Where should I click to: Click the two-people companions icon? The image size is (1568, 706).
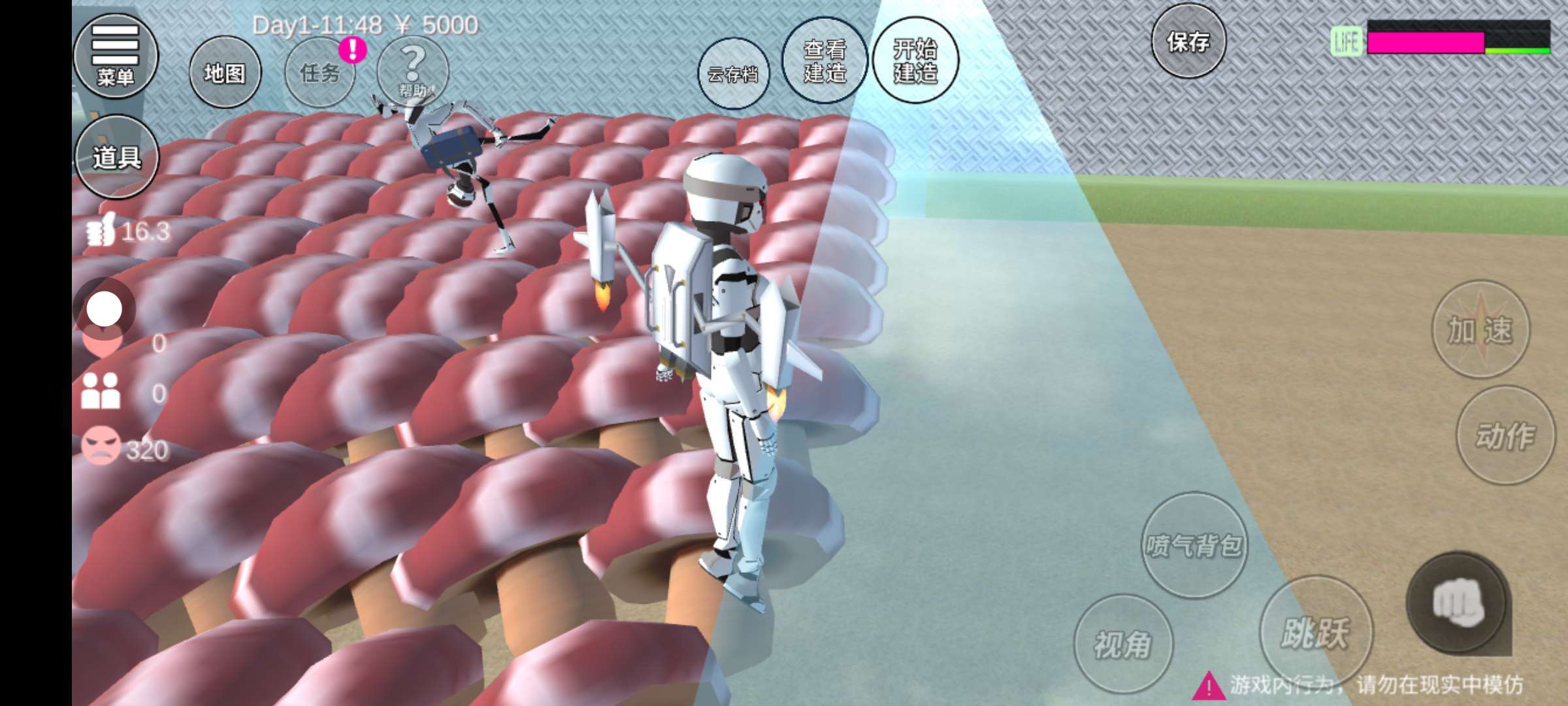click(101, 392)
